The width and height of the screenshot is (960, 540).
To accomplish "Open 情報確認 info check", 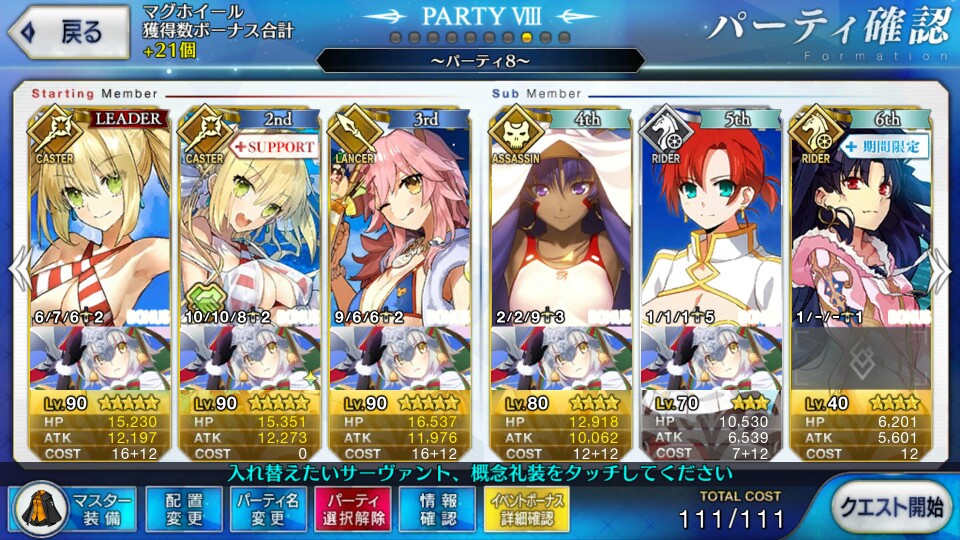I will pyautogui.click(x=437, y=509).
